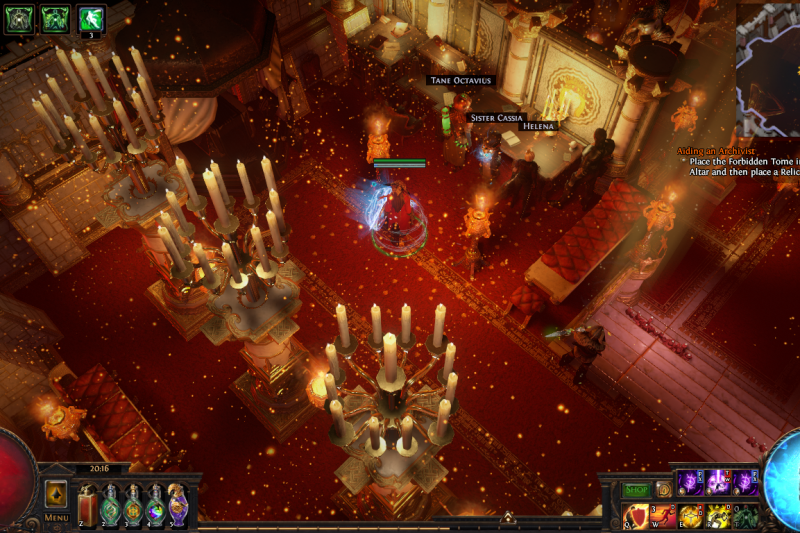Select the middle purple beam skill icon
The image size is (800, 533).
tap(718, 482)
